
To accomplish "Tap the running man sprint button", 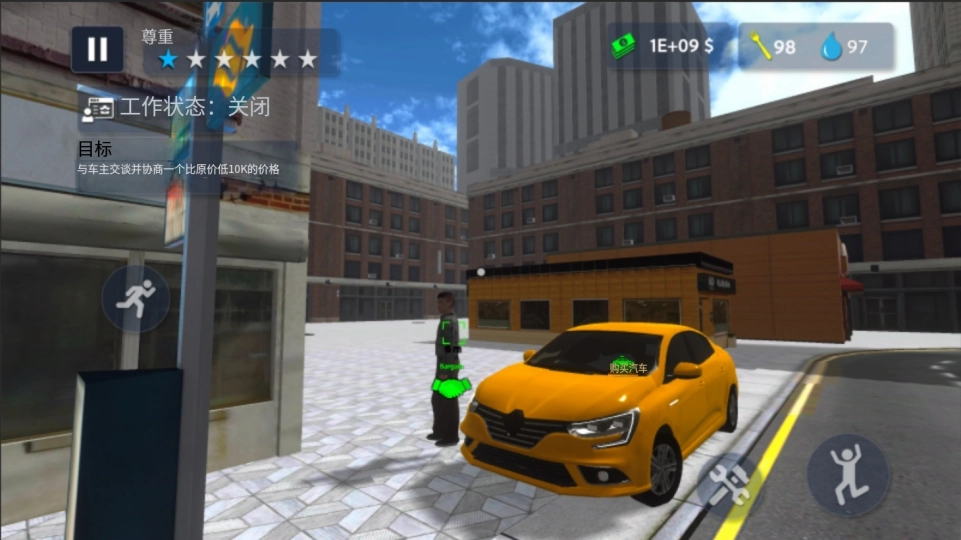I will pyautogui.click(x=136, y=298).
